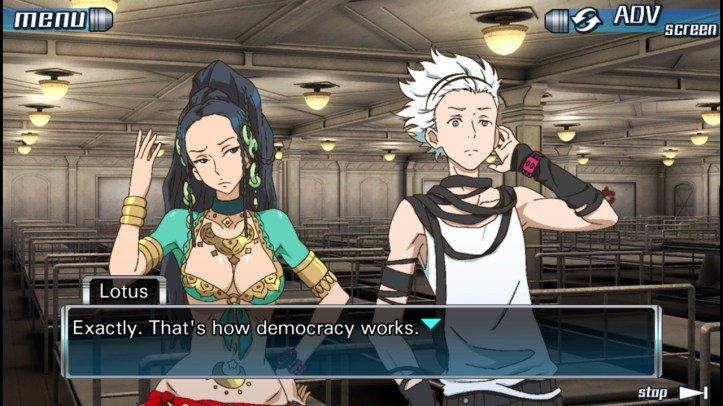Image resolution: width=723 pixels, height=406 pixels.
Task: Advance the dialogue via the cyan arrow
Action: pyautogui.click(x=430, y=324)
